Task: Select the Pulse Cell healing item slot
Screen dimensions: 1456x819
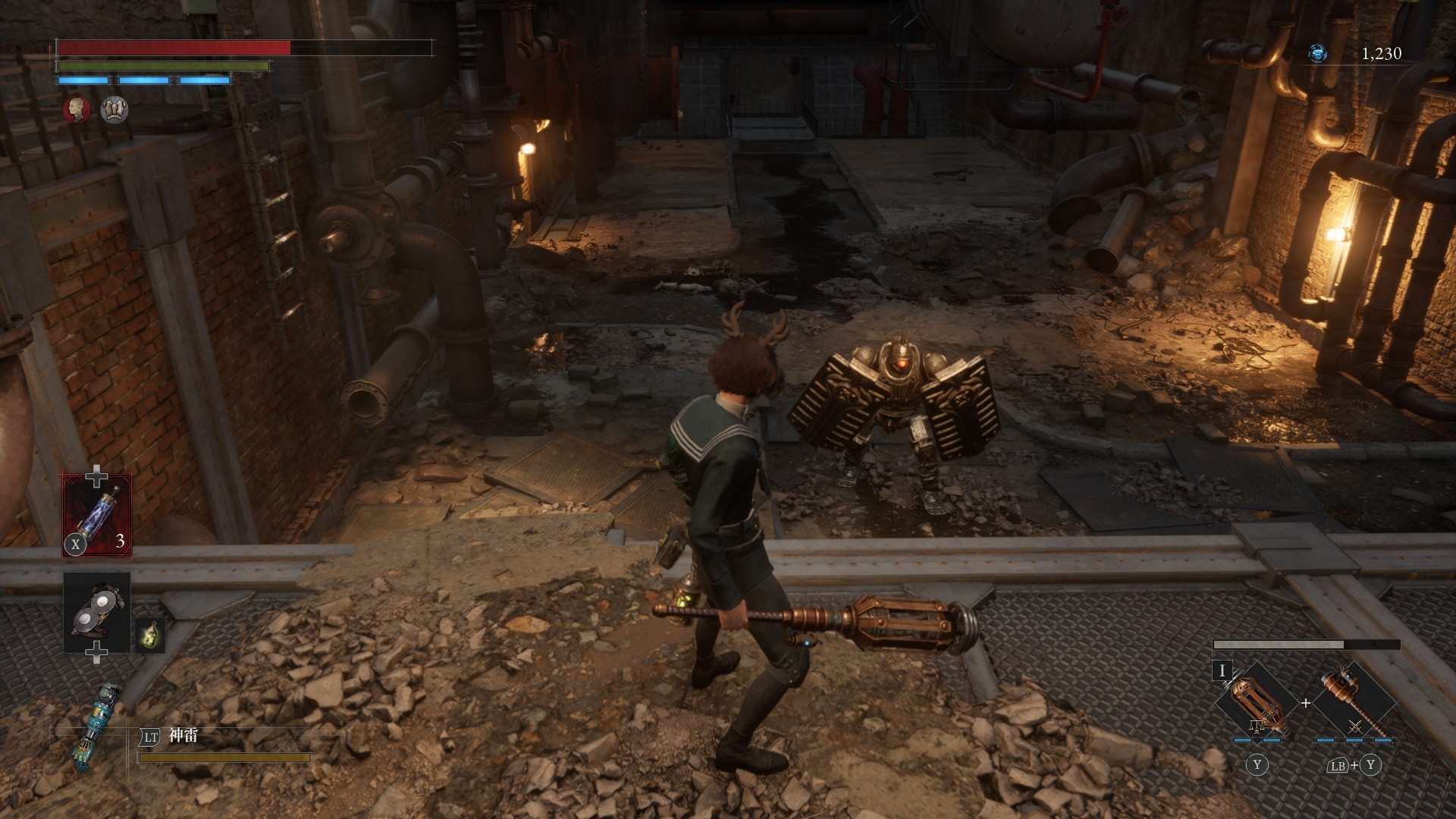Action: pyautogui.click(x=97, y=515)
